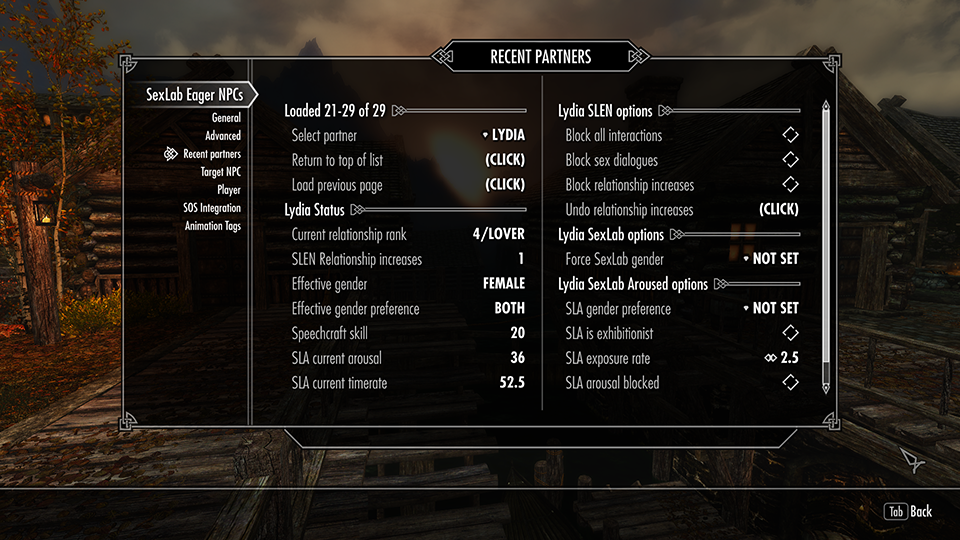Image resolution: width=960 pixels, height=540 pixels.
Task: Show the Animation Tags page
Action: pos(212,226)
